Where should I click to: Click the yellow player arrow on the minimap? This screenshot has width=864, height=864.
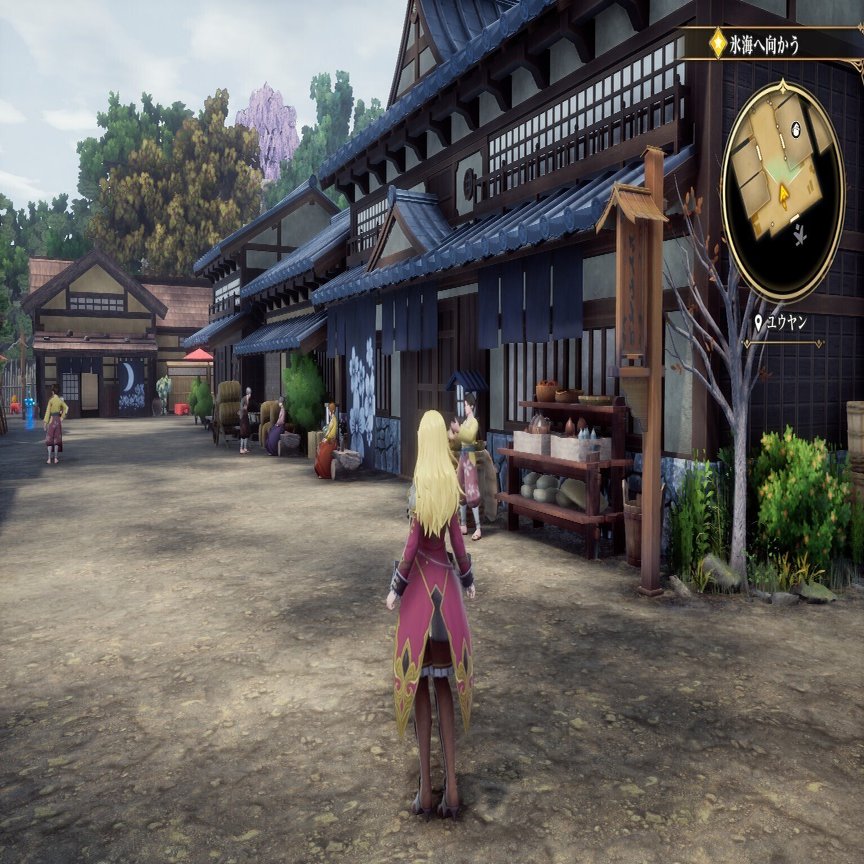[x=785, y=194]
